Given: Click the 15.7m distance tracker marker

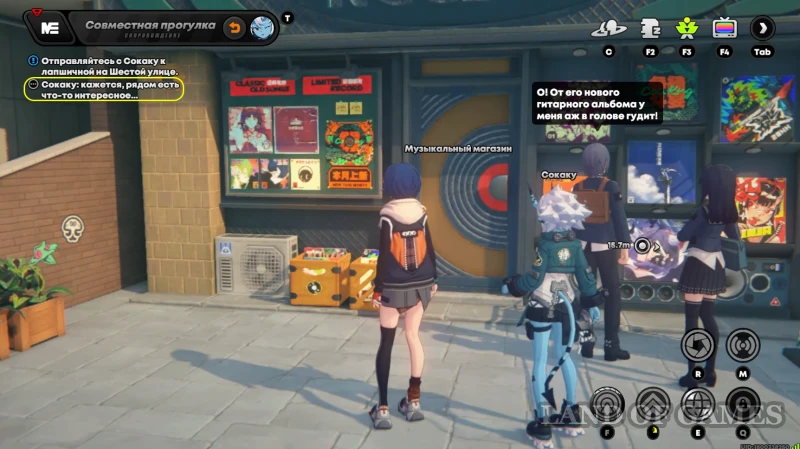Looking at the screenshot, I should click(x=643, y=244).
